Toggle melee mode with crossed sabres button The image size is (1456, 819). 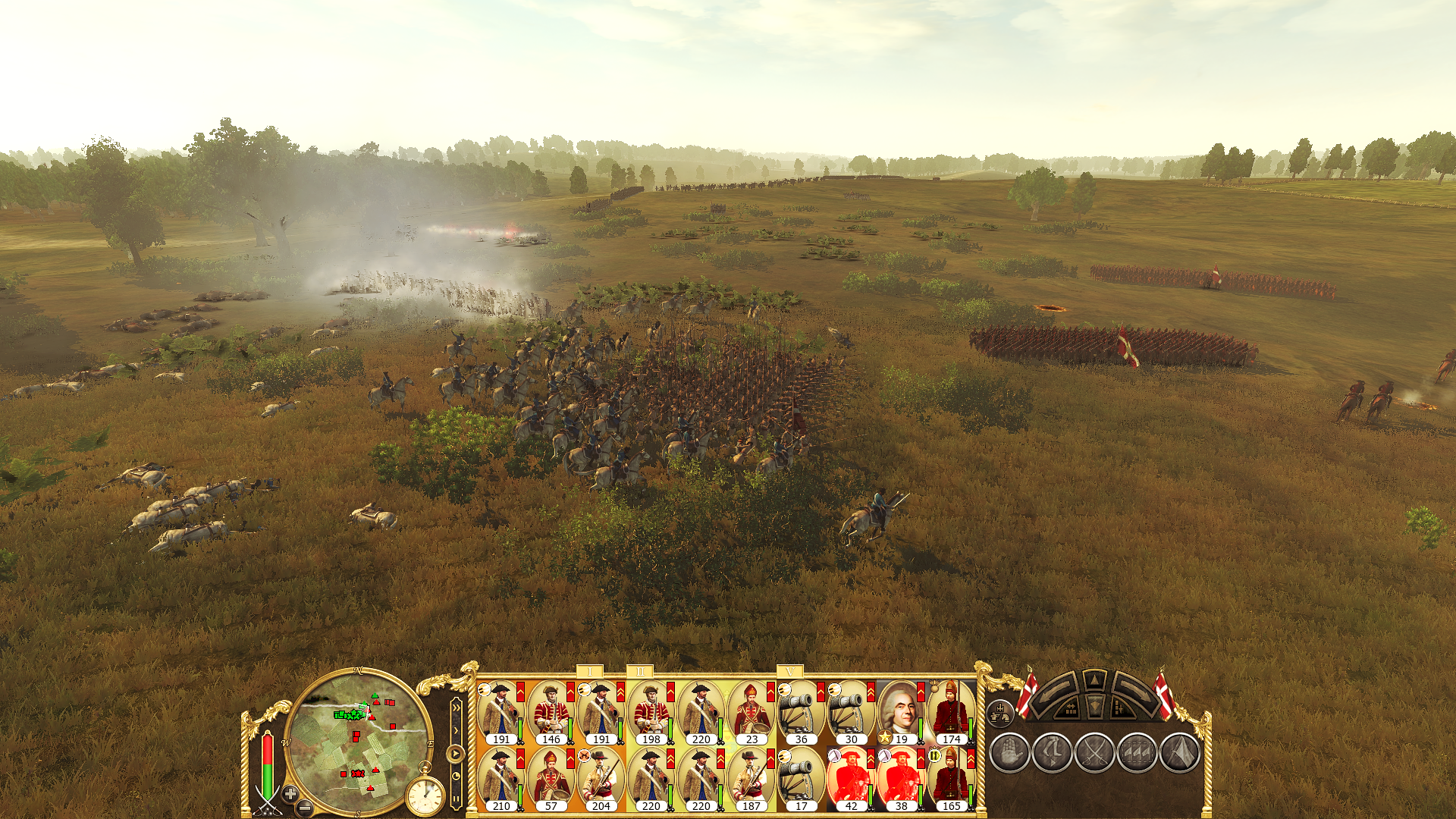point(1094,753)
